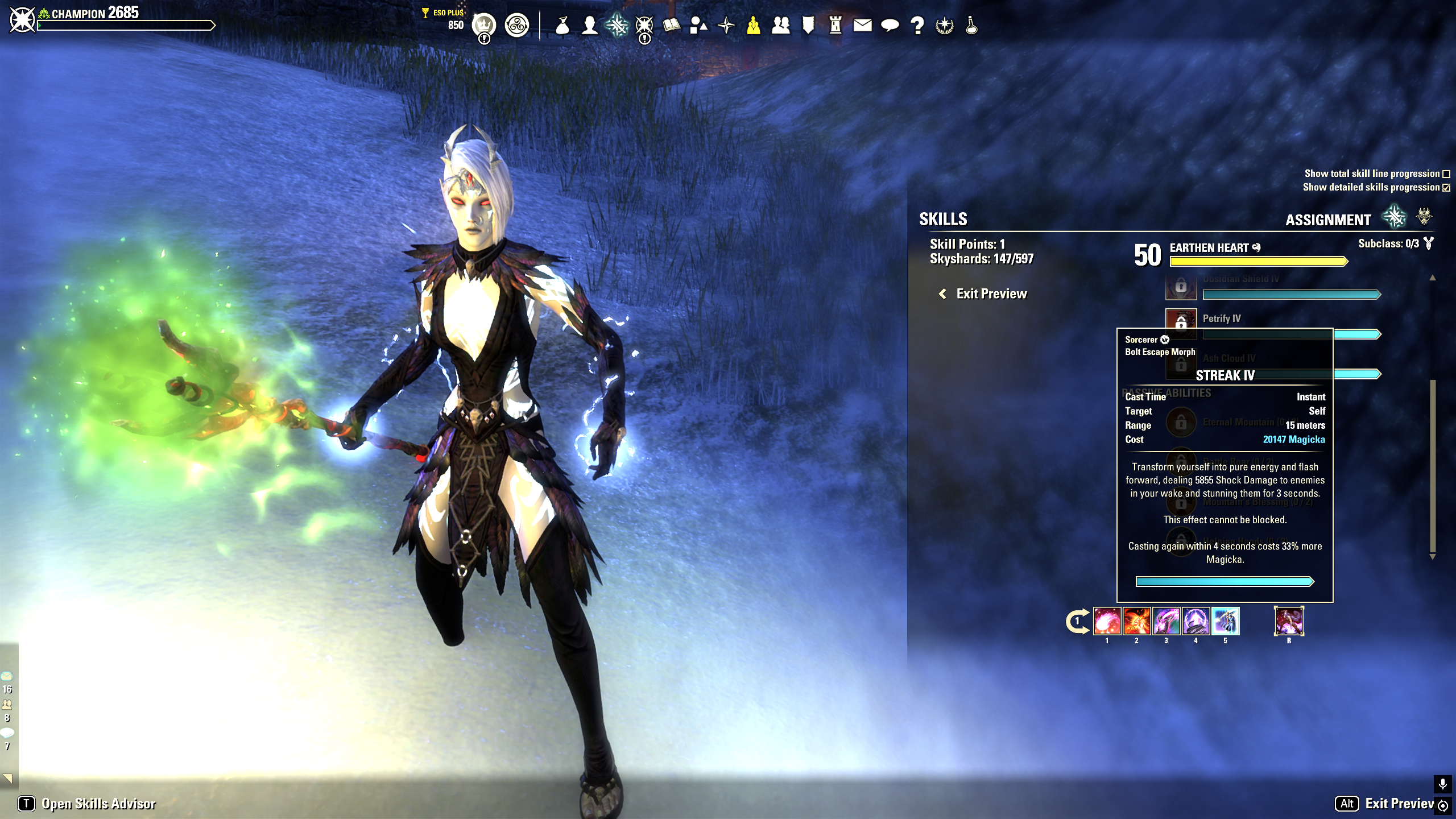Open the Subclass selection icon
Viewport: 1456px width, 819px height.
tap(1428, 244)
